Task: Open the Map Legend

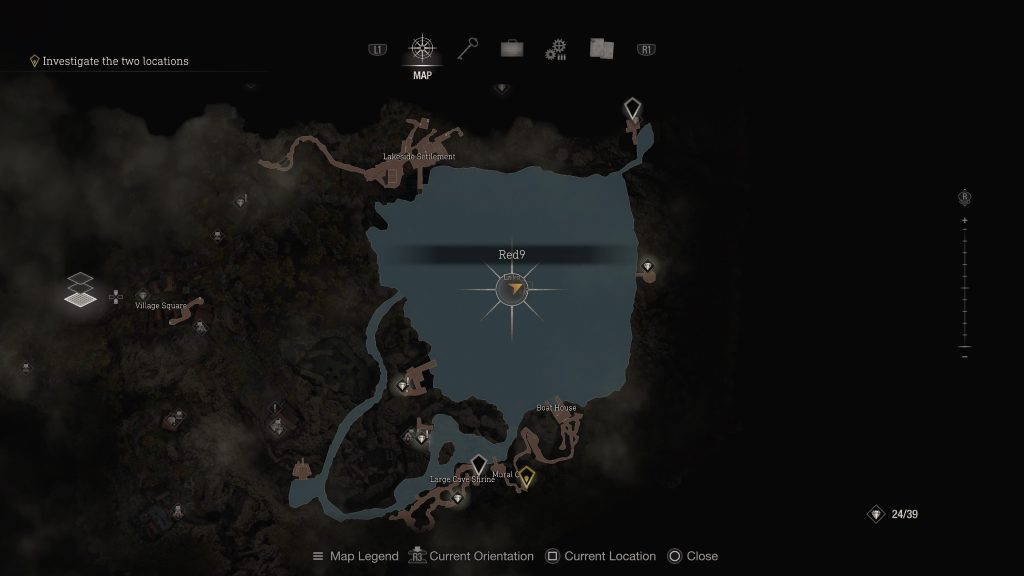Action: click(356, 556)
